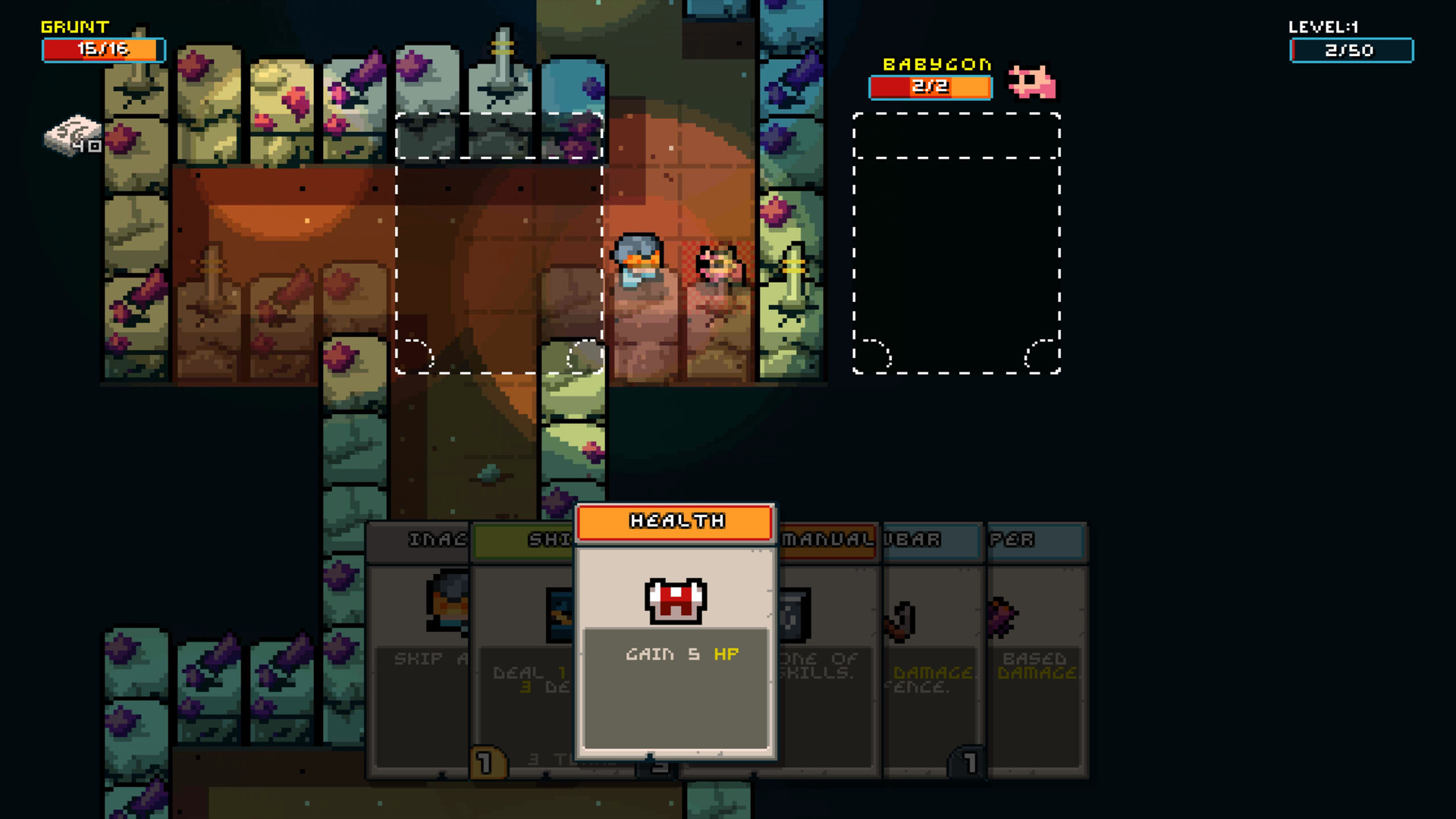Click the Grunt health bar showing 15/16
1456x819 pixels.
coord(103,50)
